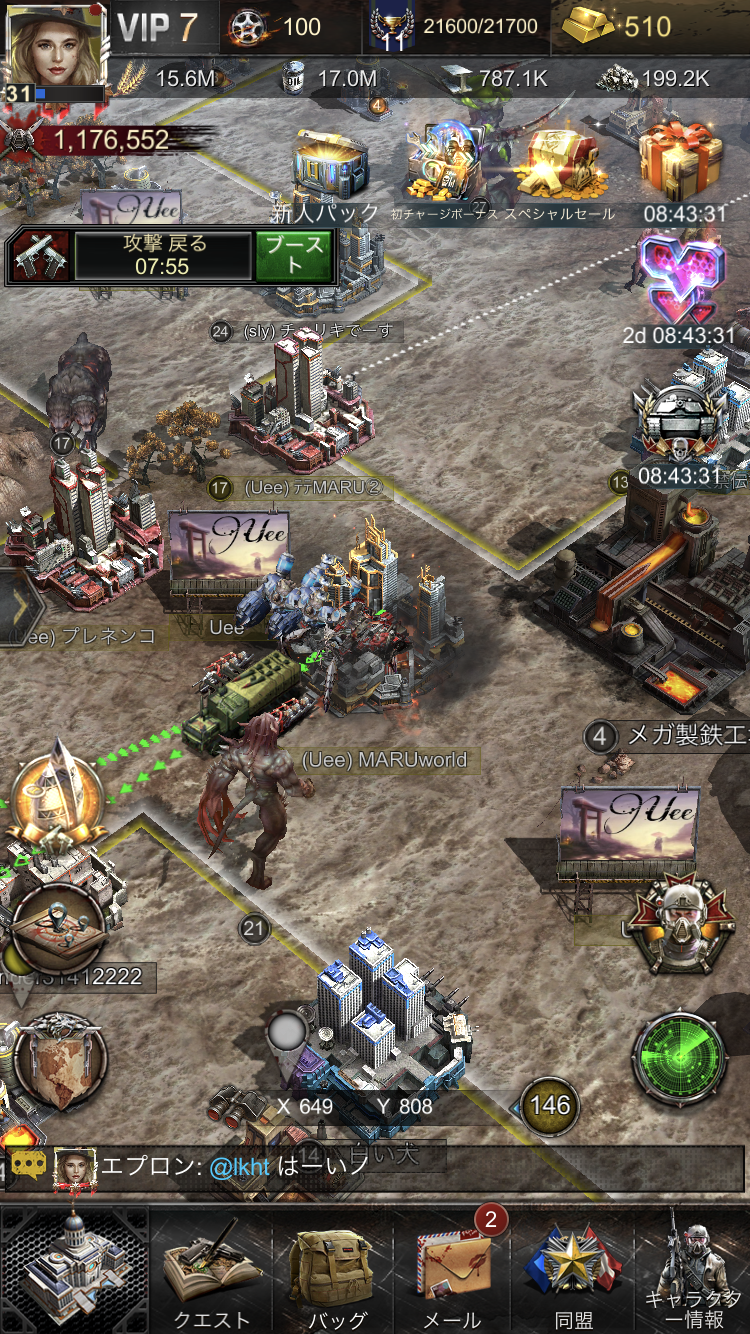This screenshot has width=750, height=1334.
Task: Claim the 新人パック offer
Action: pos(329,168)
